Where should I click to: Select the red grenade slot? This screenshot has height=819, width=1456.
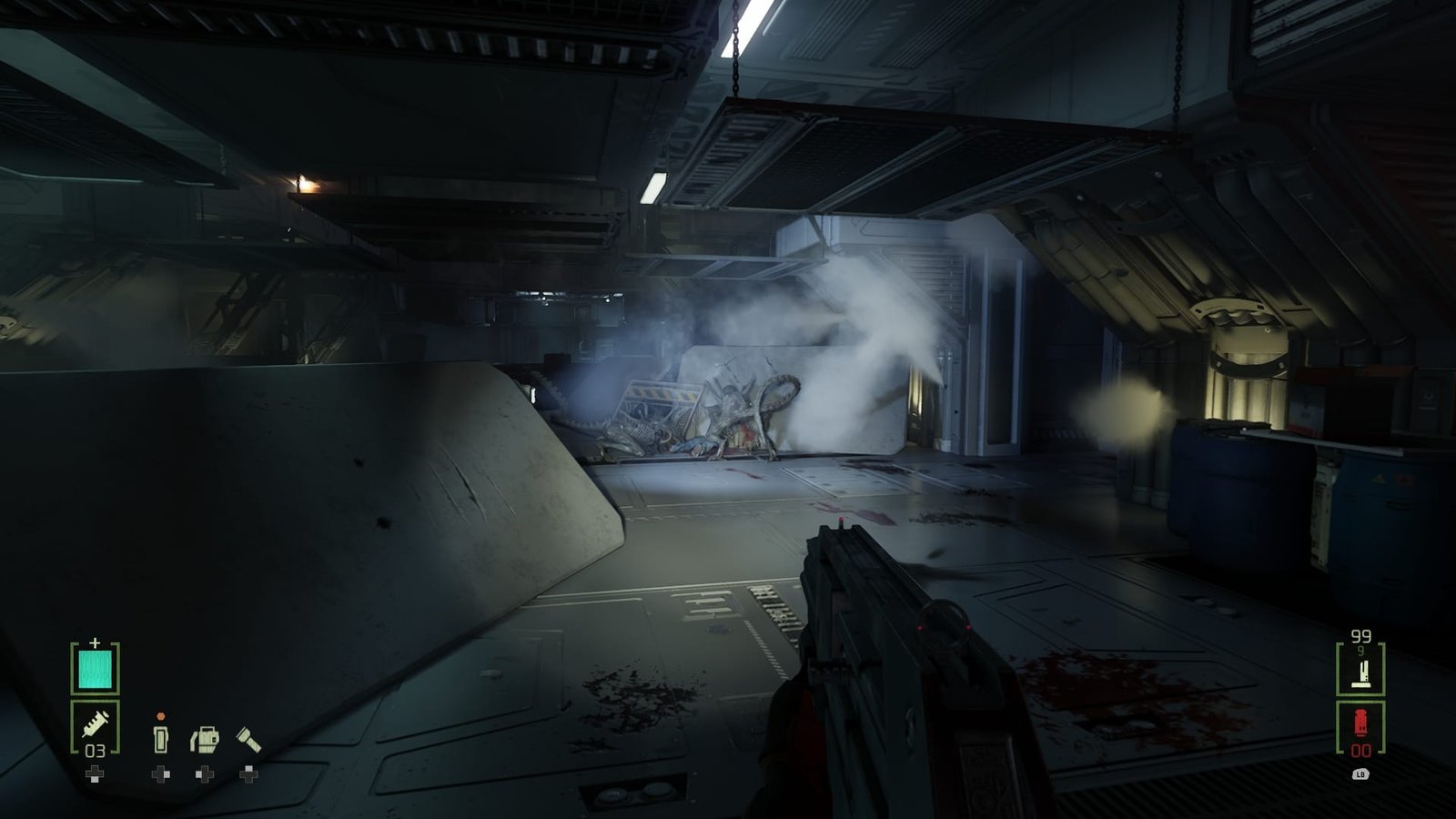coord(1360,727)
